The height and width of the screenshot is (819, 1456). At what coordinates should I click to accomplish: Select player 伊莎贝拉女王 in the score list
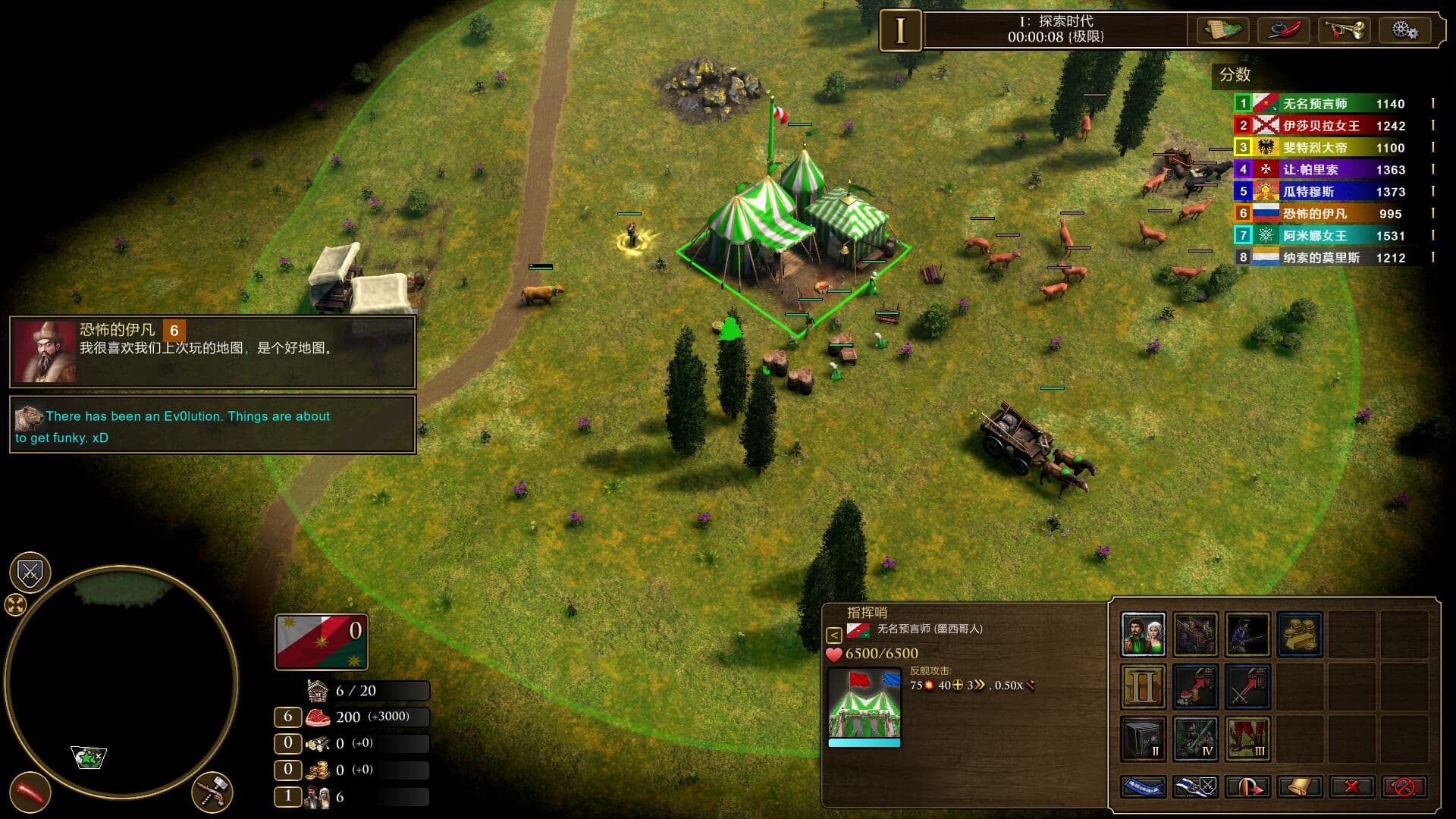(1321, 126)
